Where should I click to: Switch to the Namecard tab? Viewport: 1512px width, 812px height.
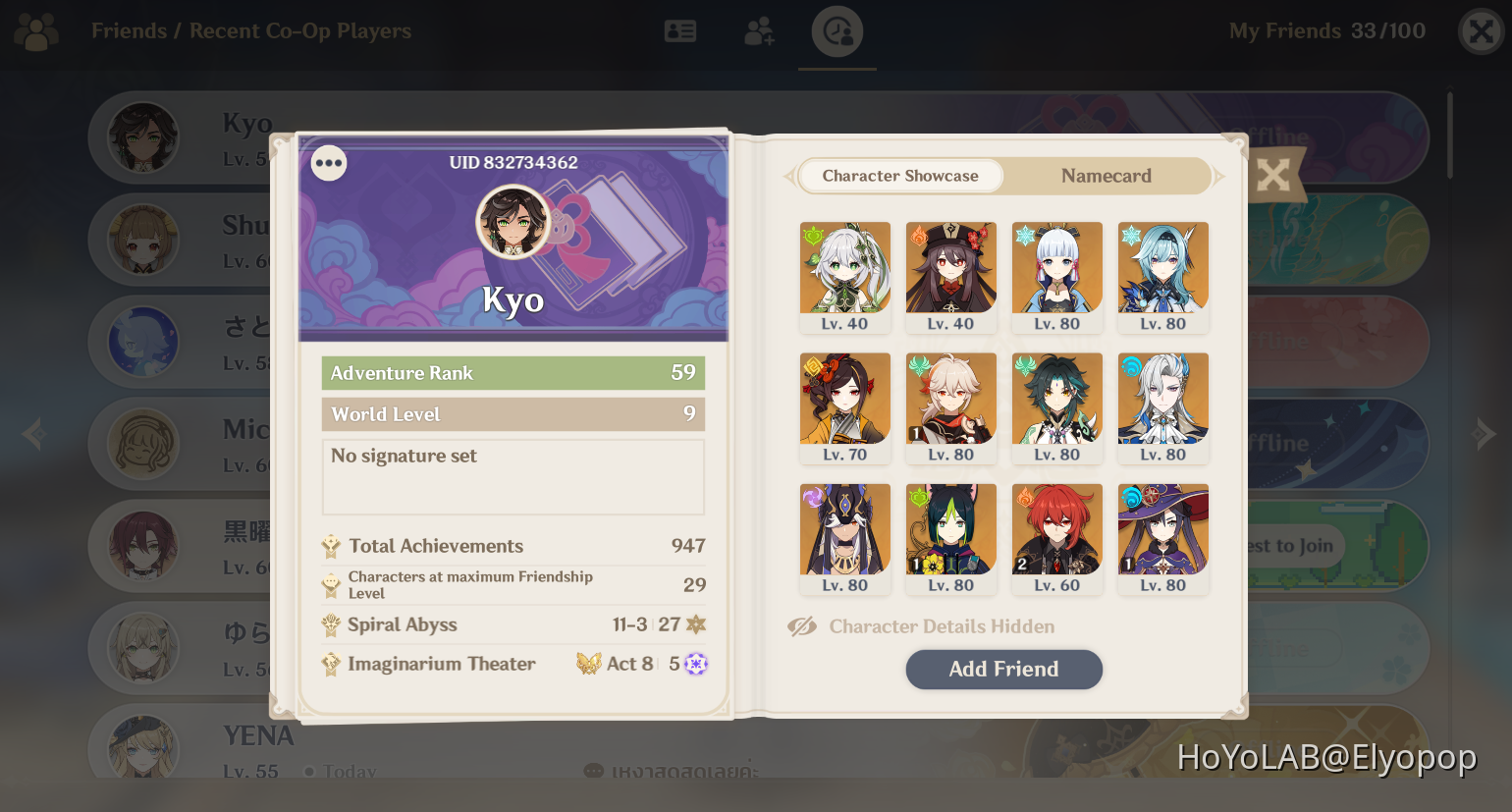pyautogui.click(x=1106, y=176)
